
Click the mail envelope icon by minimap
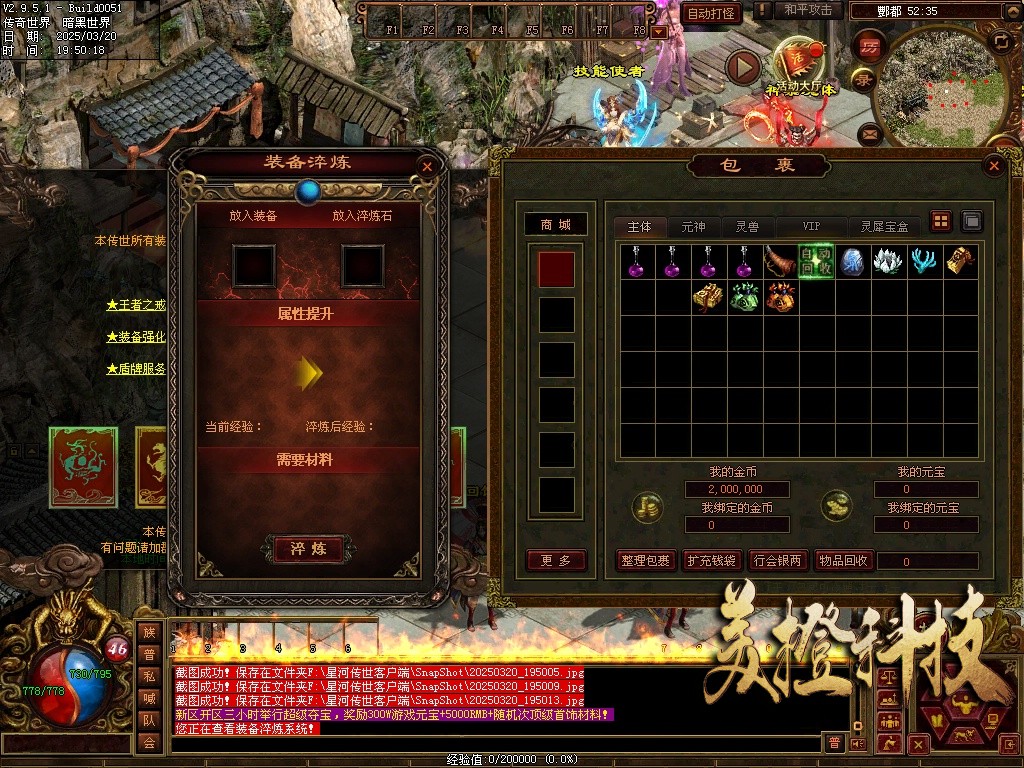pos(868,132)
